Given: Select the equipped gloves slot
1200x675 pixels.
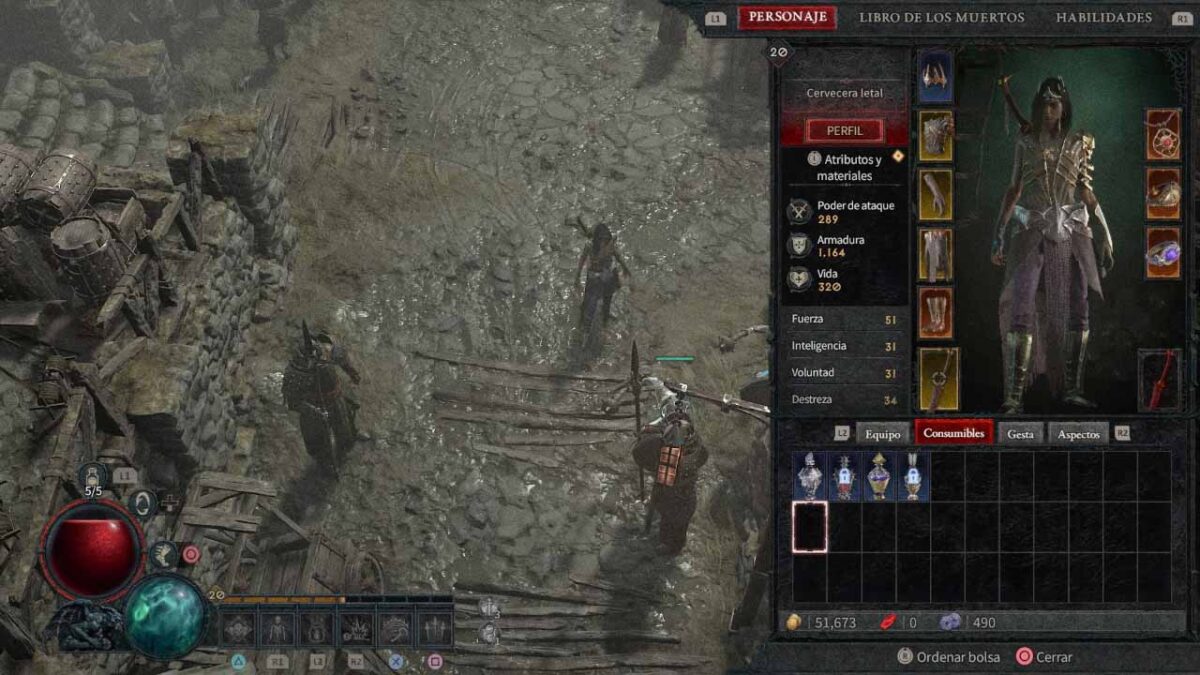Looking at the screenshot, I should (936, 195).
